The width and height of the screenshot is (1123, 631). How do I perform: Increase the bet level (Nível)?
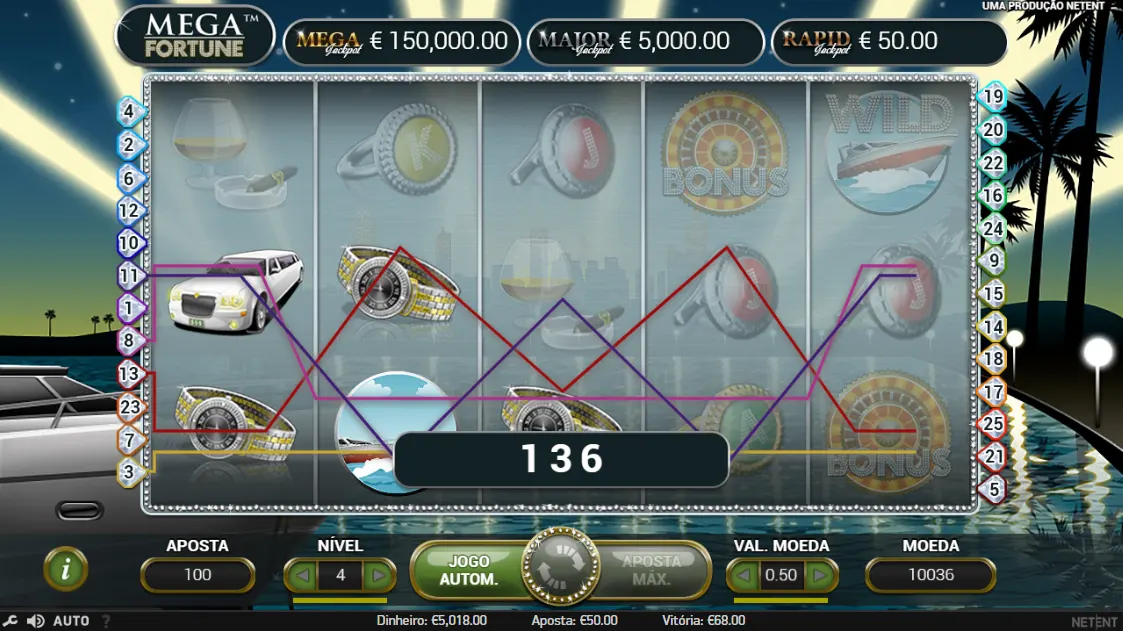pyautogui.click(x=378, y=575)
